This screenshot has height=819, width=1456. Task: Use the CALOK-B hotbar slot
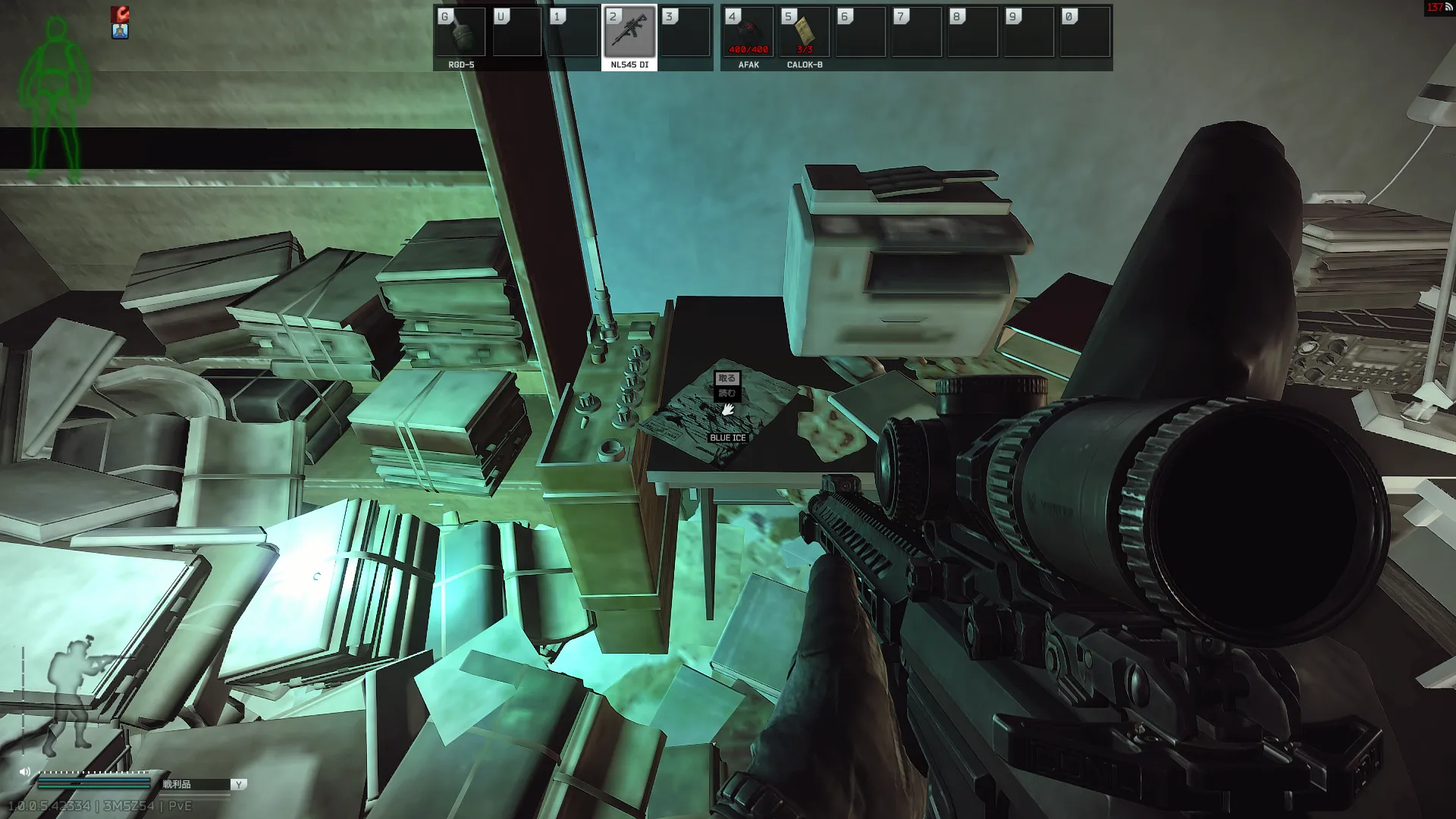pos(805,33)
